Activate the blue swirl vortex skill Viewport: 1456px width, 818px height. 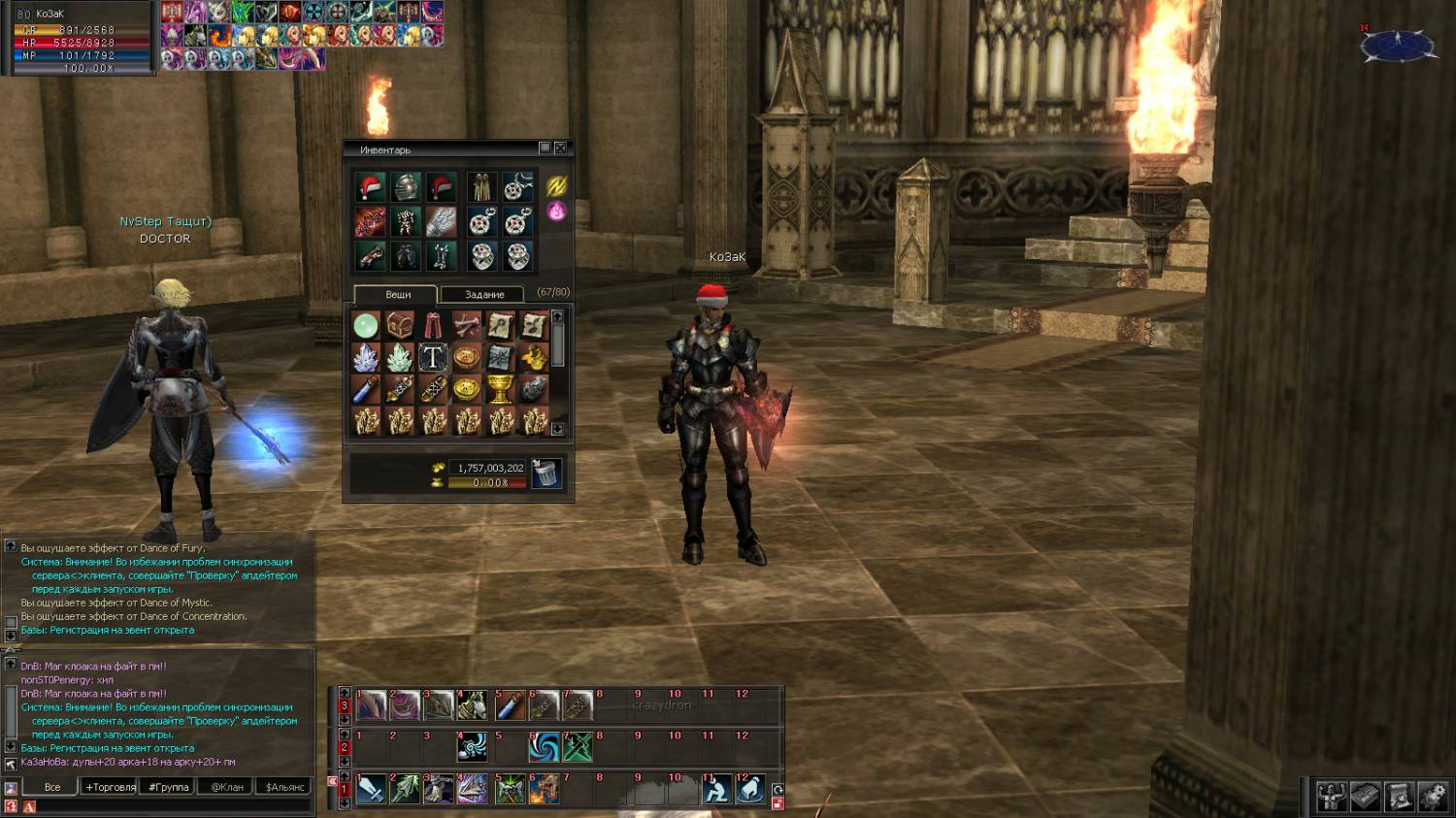tap(544, 747)
